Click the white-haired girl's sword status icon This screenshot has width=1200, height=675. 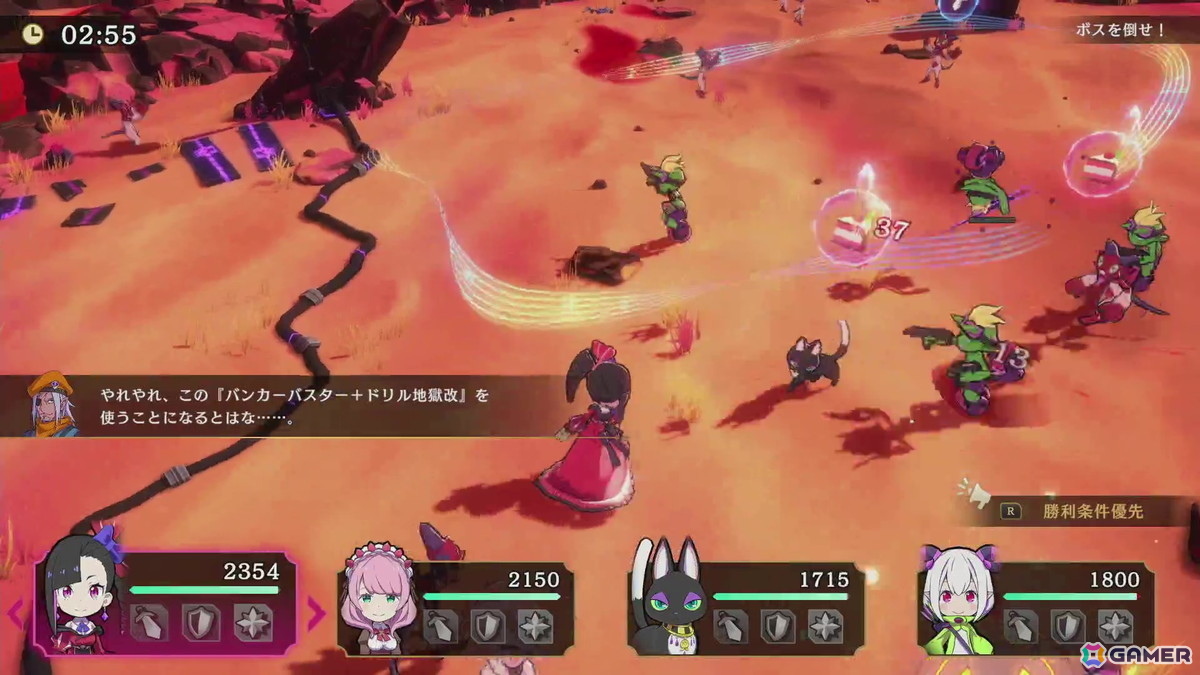(1019, 626)
